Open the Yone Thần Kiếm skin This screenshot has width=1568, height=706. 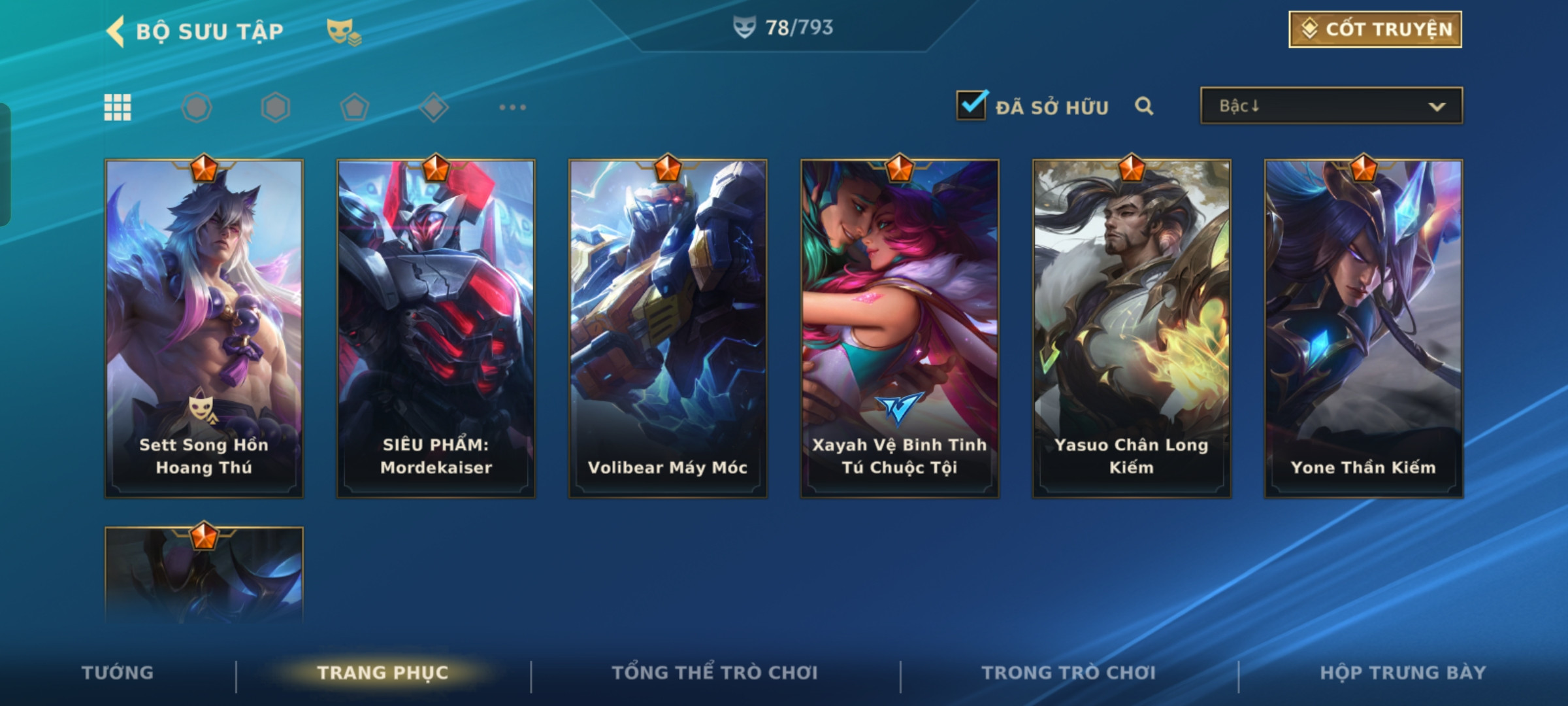(x=1364, y=328)
